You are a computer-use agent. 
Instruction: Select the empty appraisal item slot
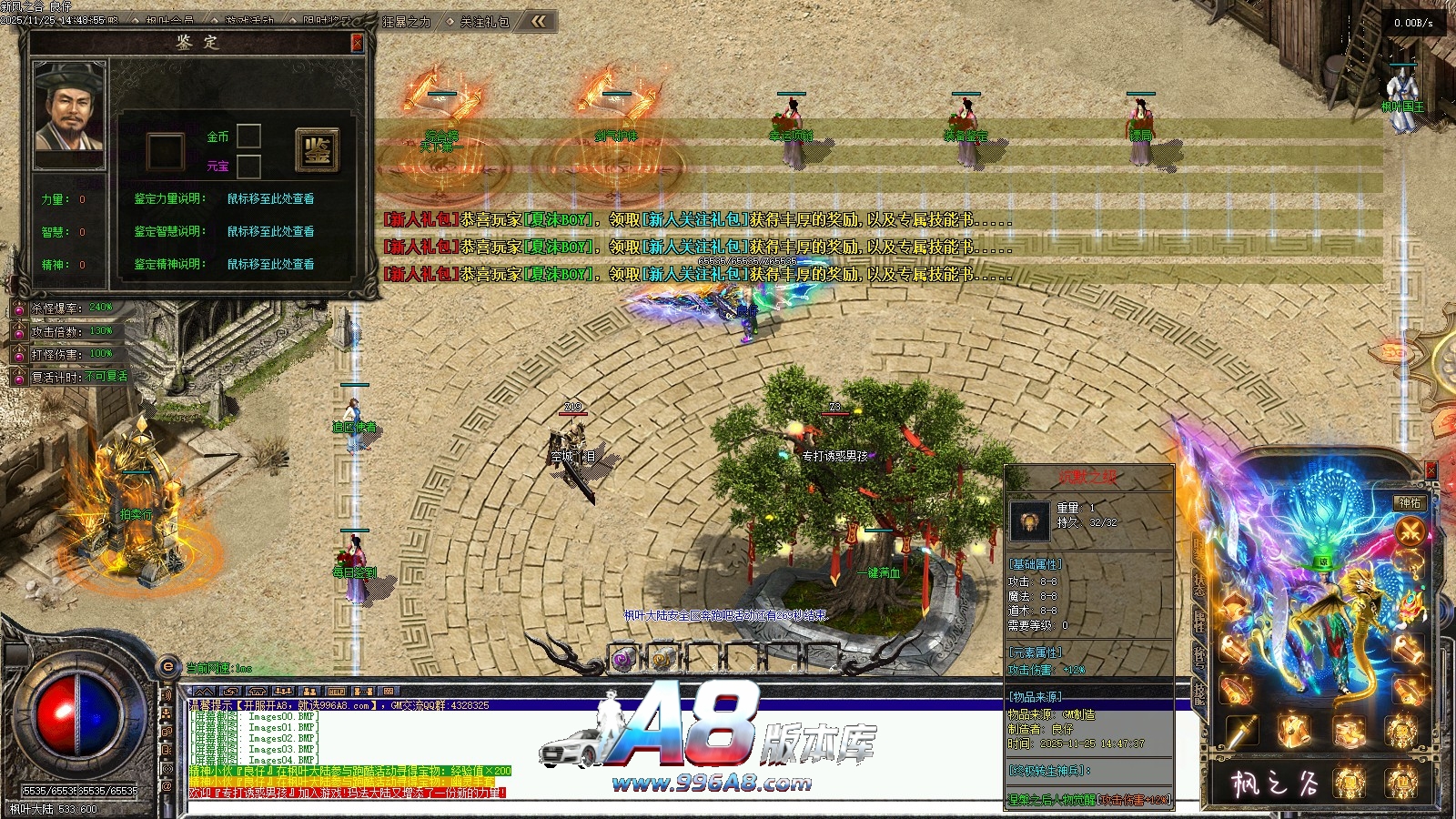[x=166, y=151]
